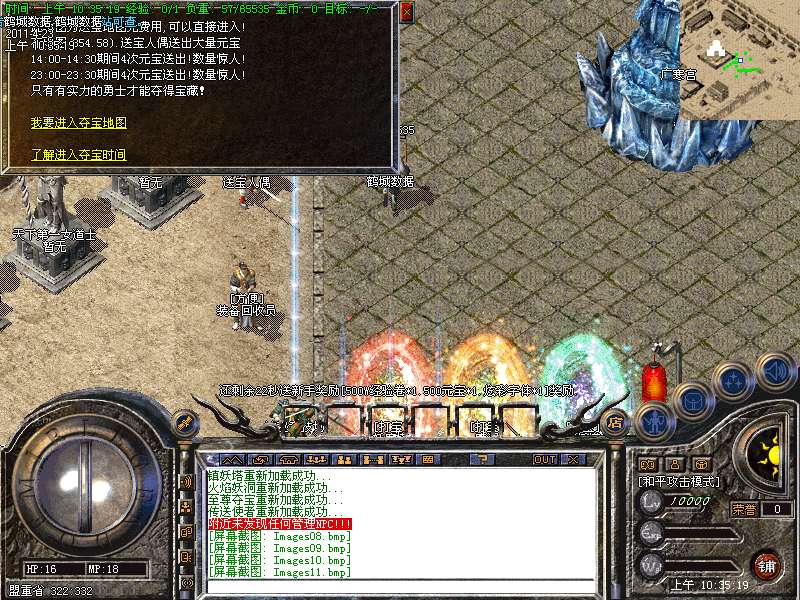Close the NPC dialogue window

coord(406,13)
